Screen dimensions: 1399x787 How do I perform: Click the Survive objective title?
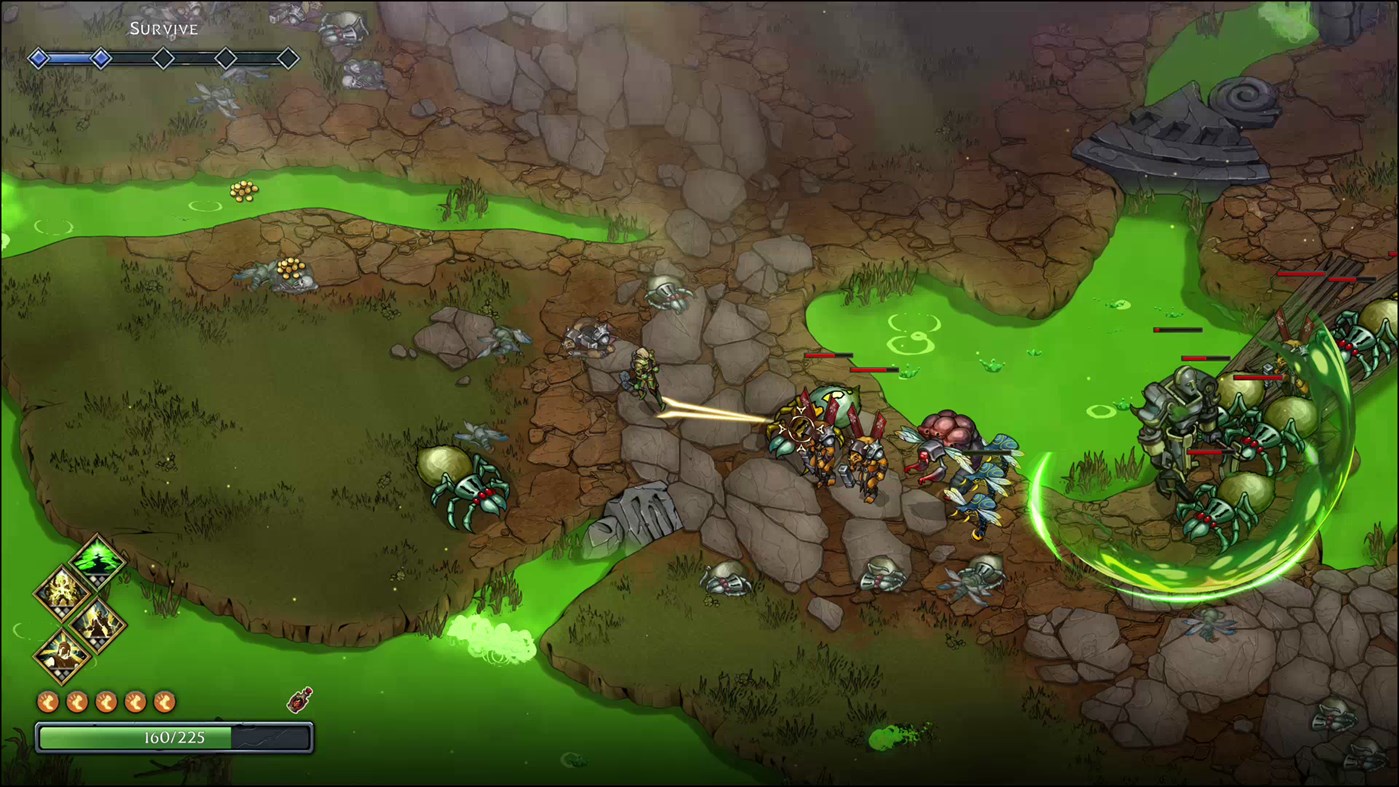163,28
